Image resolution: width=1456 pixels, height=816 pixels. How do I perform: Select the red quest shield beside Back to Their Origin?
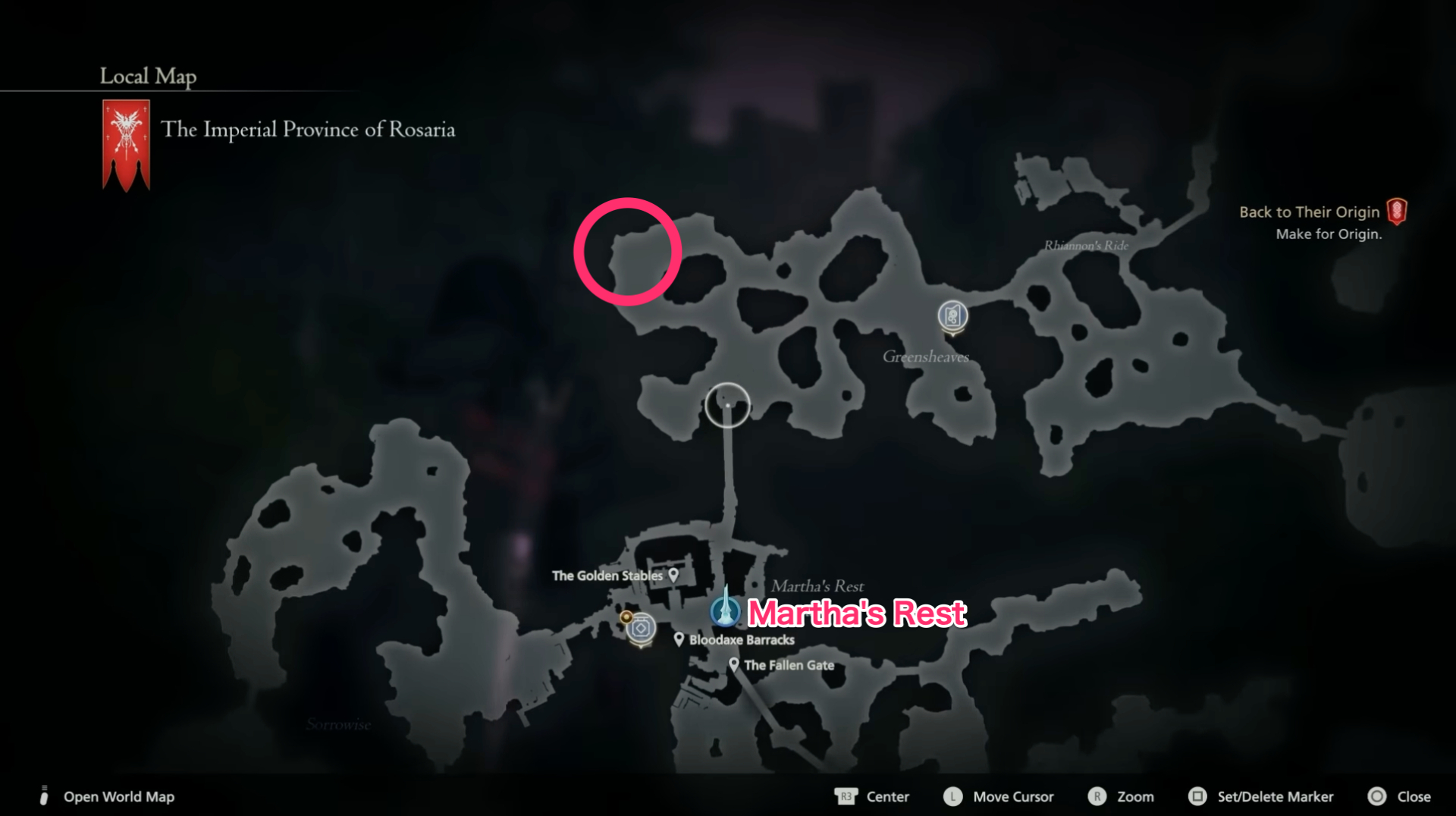click(1398, 212)
